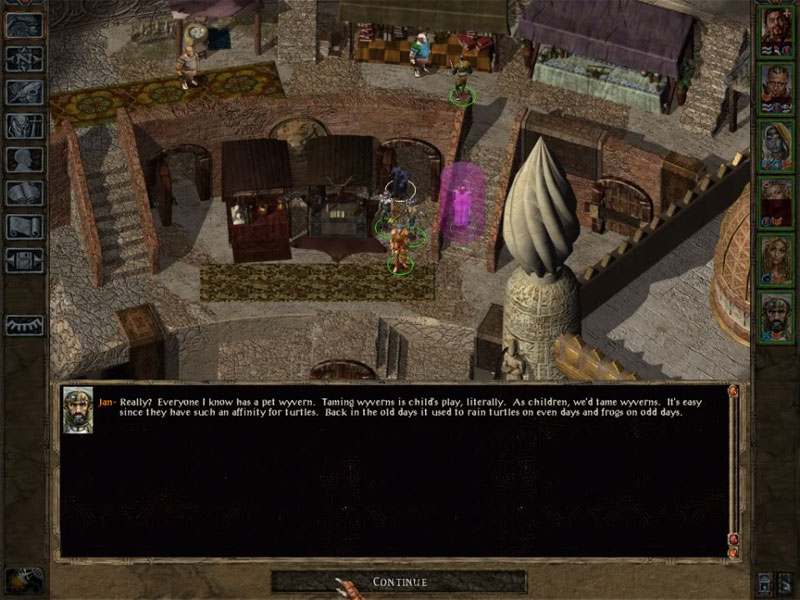
Task: Open the options save-disk button
Action: (x=24, y=261)
